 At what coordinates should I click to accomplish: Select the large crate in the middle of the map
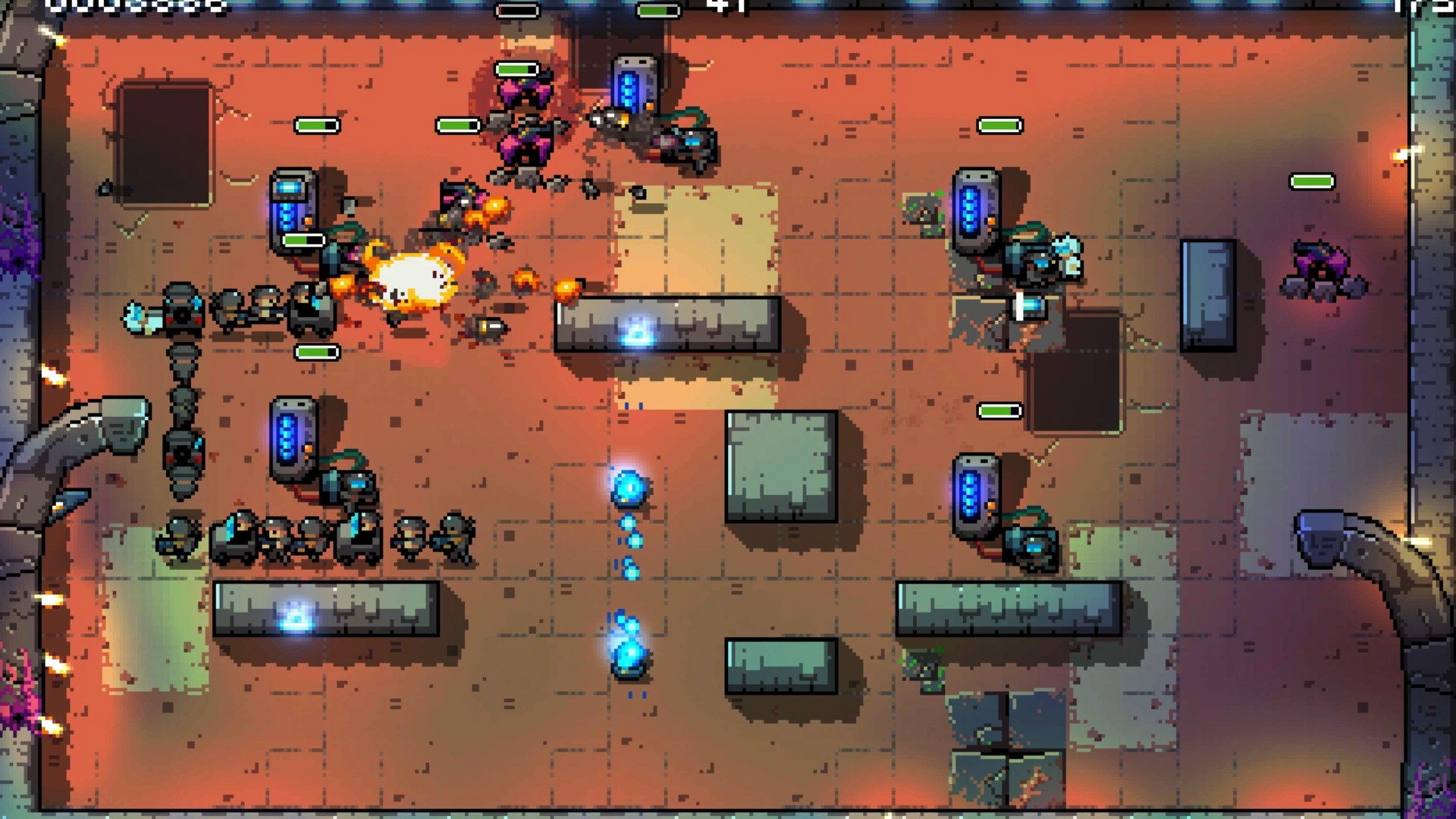(x=781, y=466)
